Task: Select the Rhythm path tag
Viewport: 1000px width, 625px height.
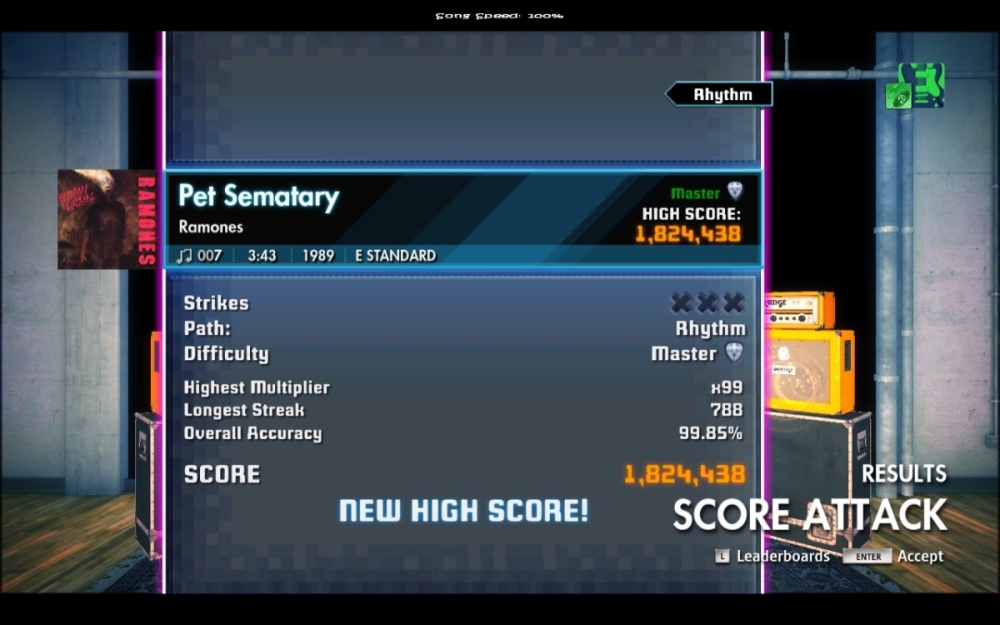Action: point(721,95)
